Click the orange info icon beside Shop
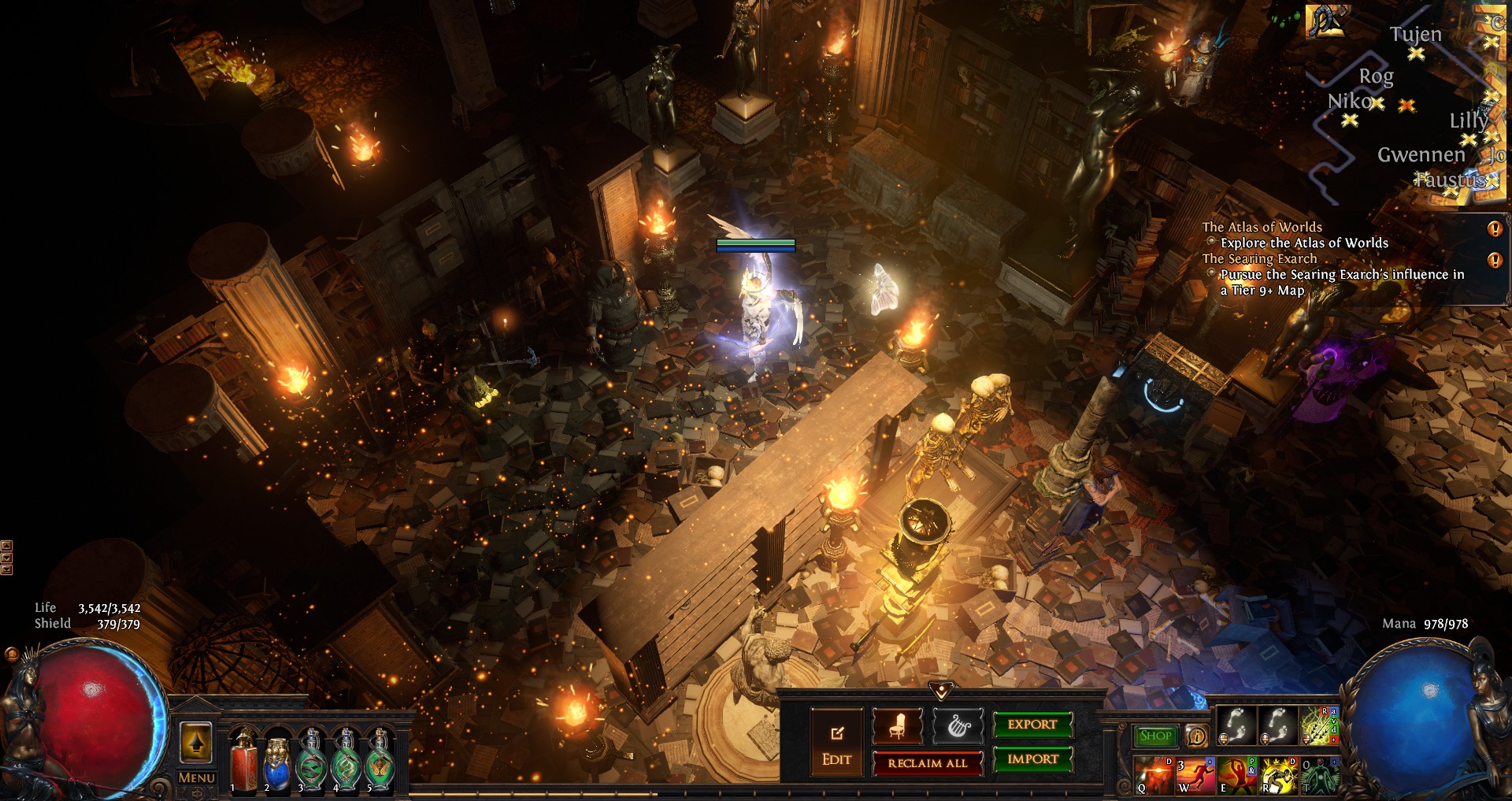 coord(1196,736)
